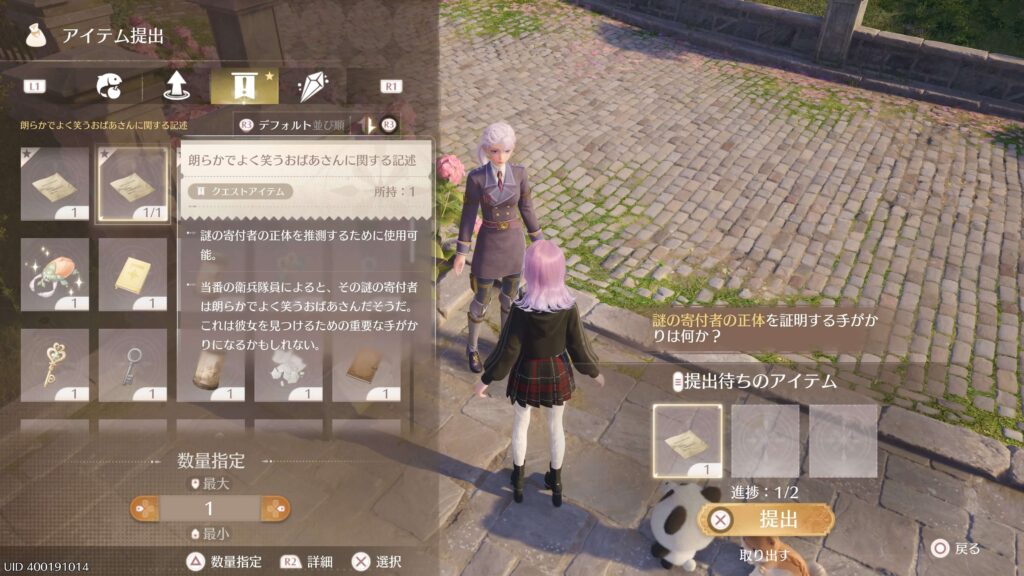The image size is (1024, 576).
Task: Choose the plain silver key slot
Action: (x=132, y=365)
